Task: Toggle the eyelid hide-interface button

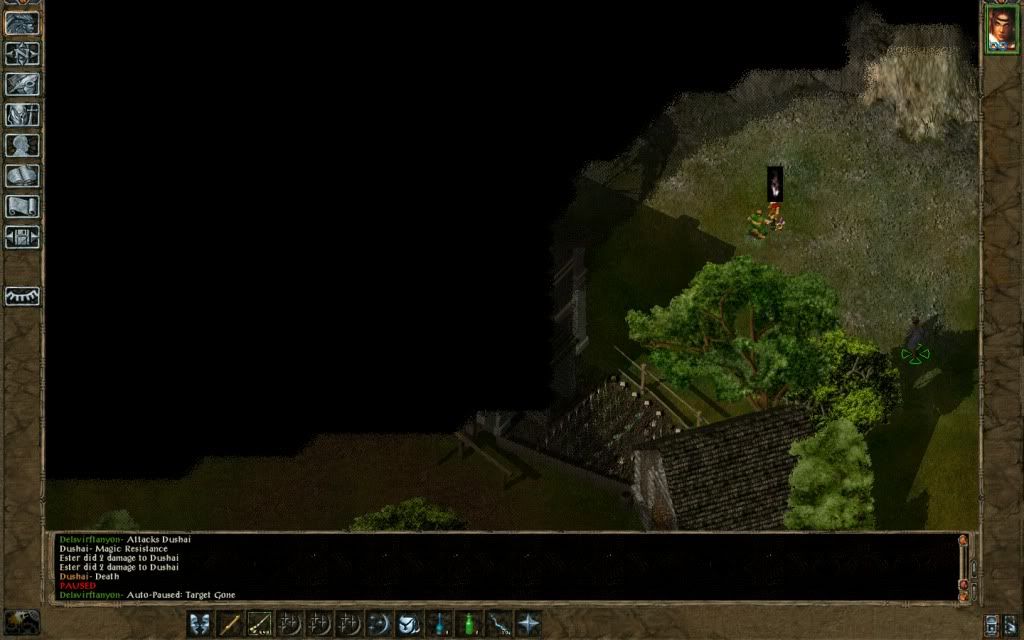Action: [x=22, y=296]
